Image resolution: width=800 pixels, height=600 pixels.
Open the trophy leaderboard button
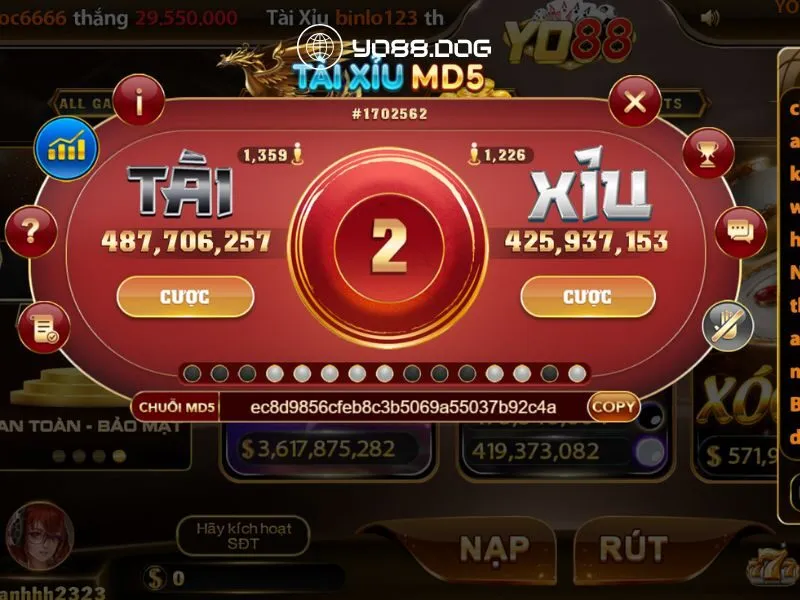click(708, 155)
